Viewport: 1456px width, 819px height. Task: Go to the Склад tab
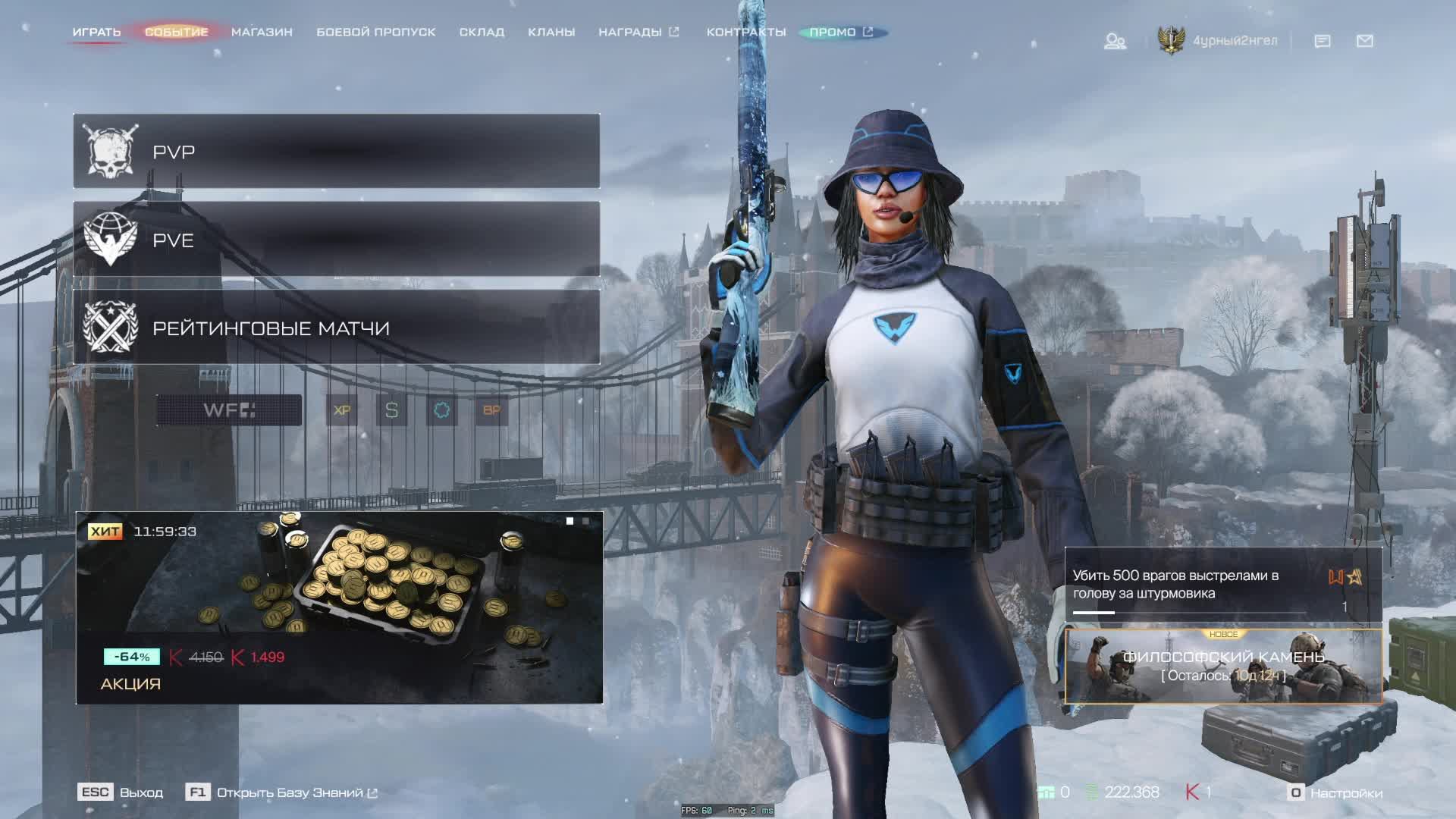pyautogui.click(x=482, y=32)
